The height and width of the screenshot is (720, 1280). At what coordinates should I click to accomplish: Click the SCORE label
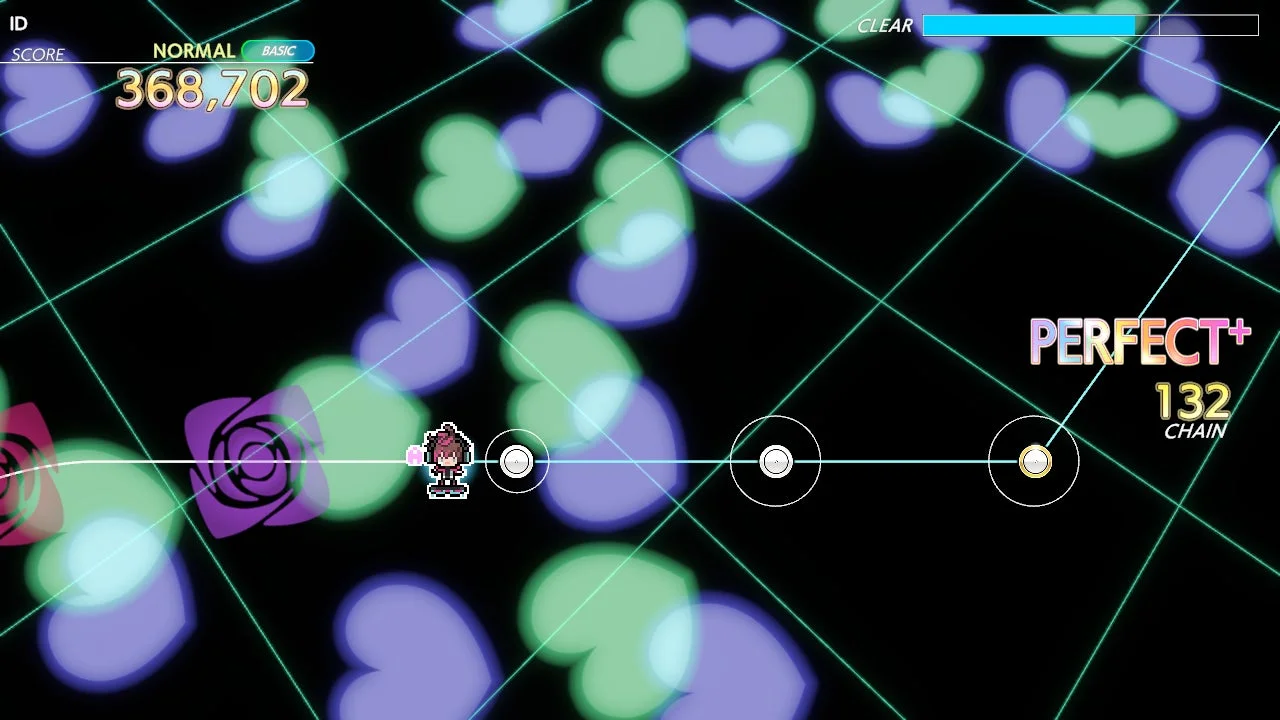coord(36,55)
